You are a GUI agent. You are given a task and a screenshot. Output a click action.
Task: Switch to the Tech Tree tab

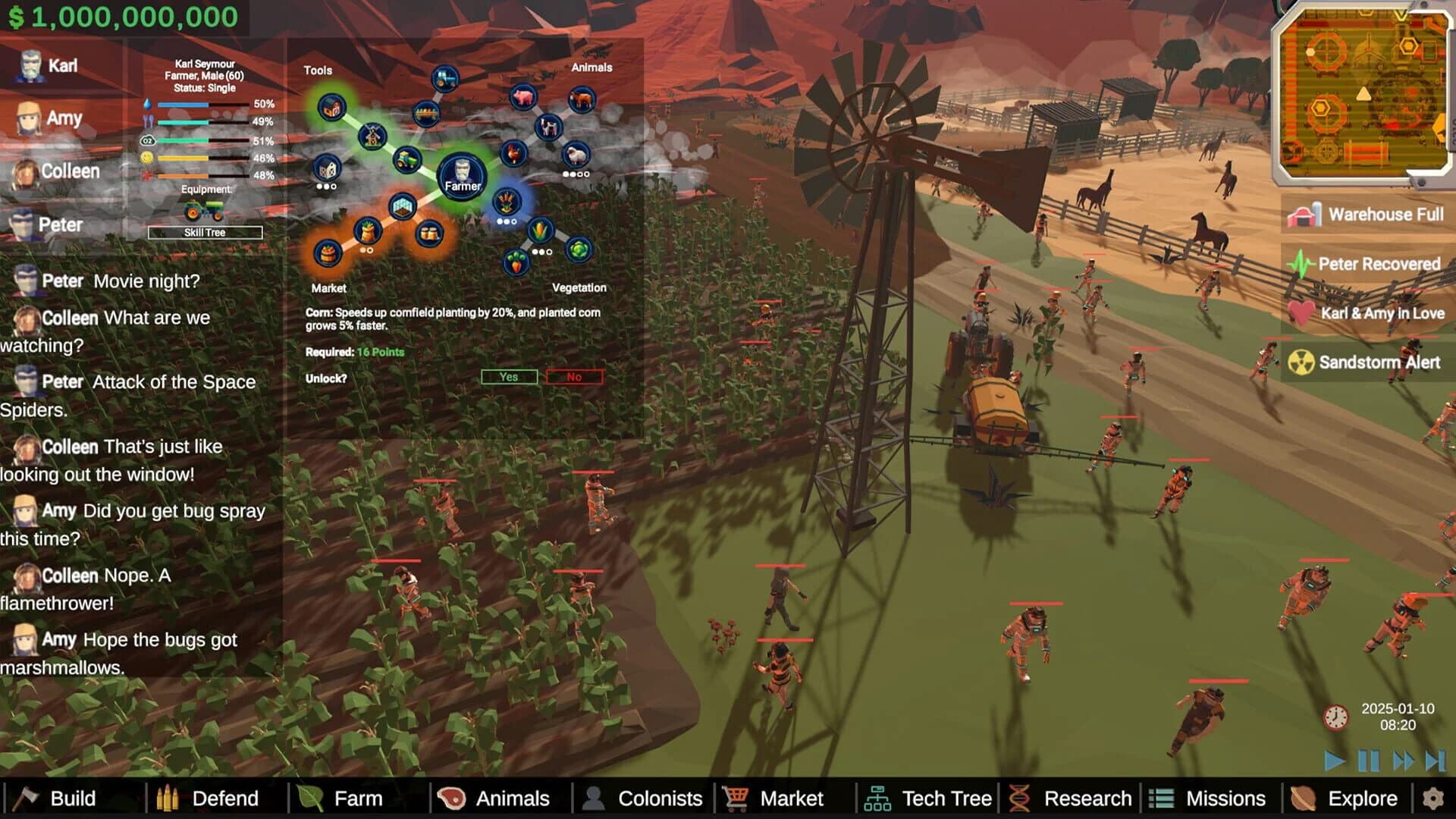929,798
